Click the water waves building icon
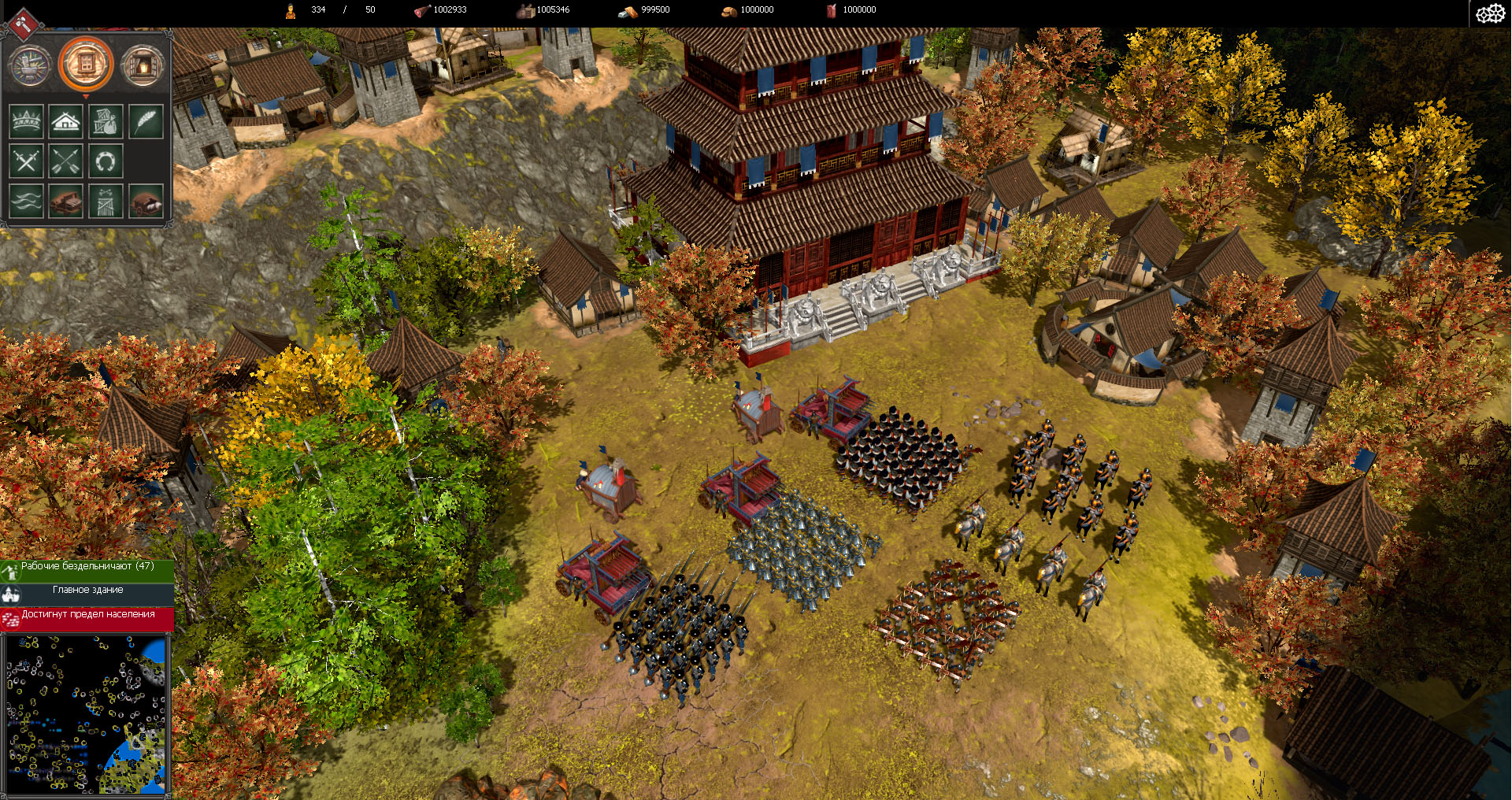 pyautogui.click(x=25, y=202)
